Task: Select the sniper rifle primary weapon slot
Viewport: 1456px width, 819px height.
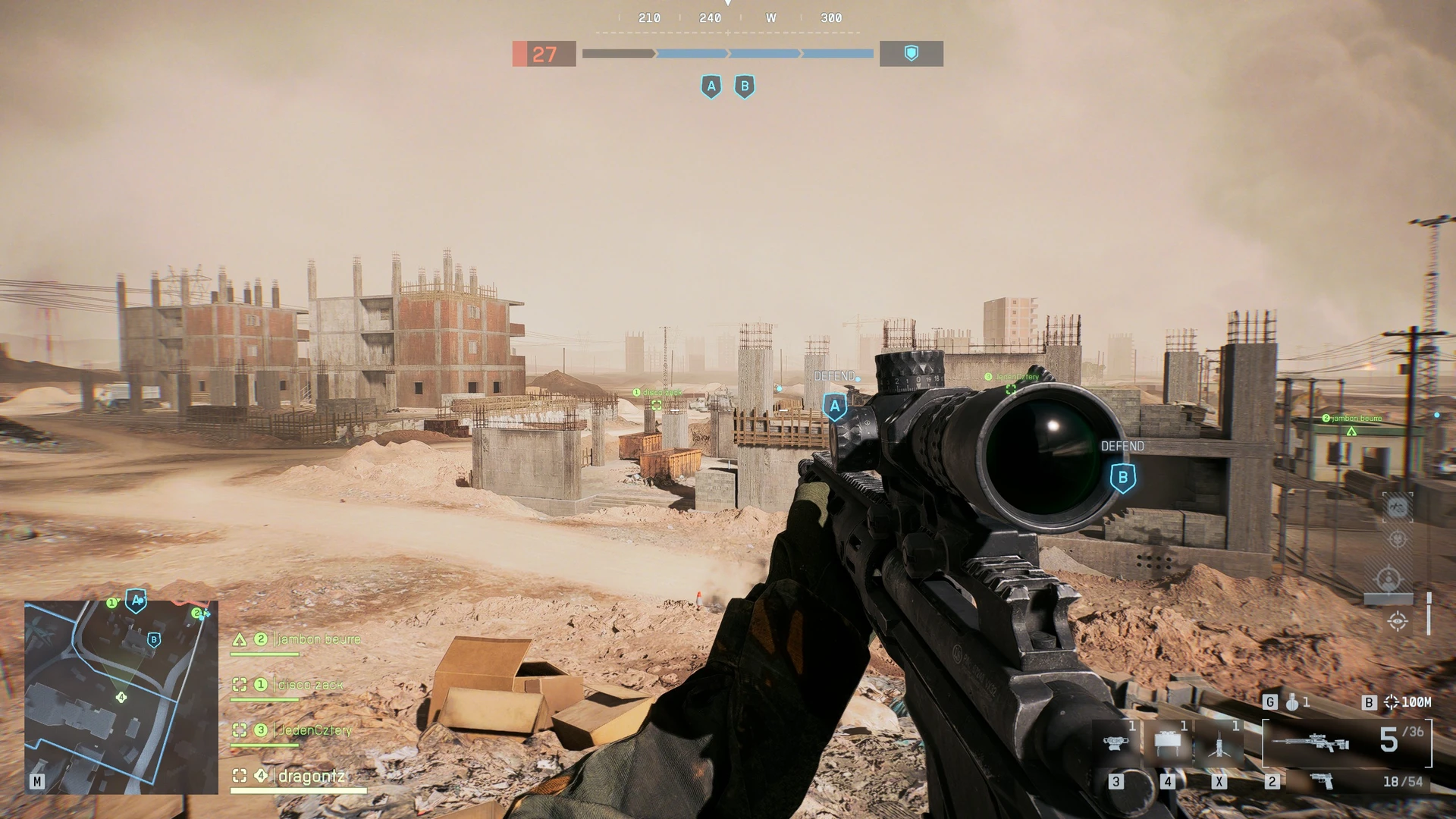Action: coord(1310,742)
